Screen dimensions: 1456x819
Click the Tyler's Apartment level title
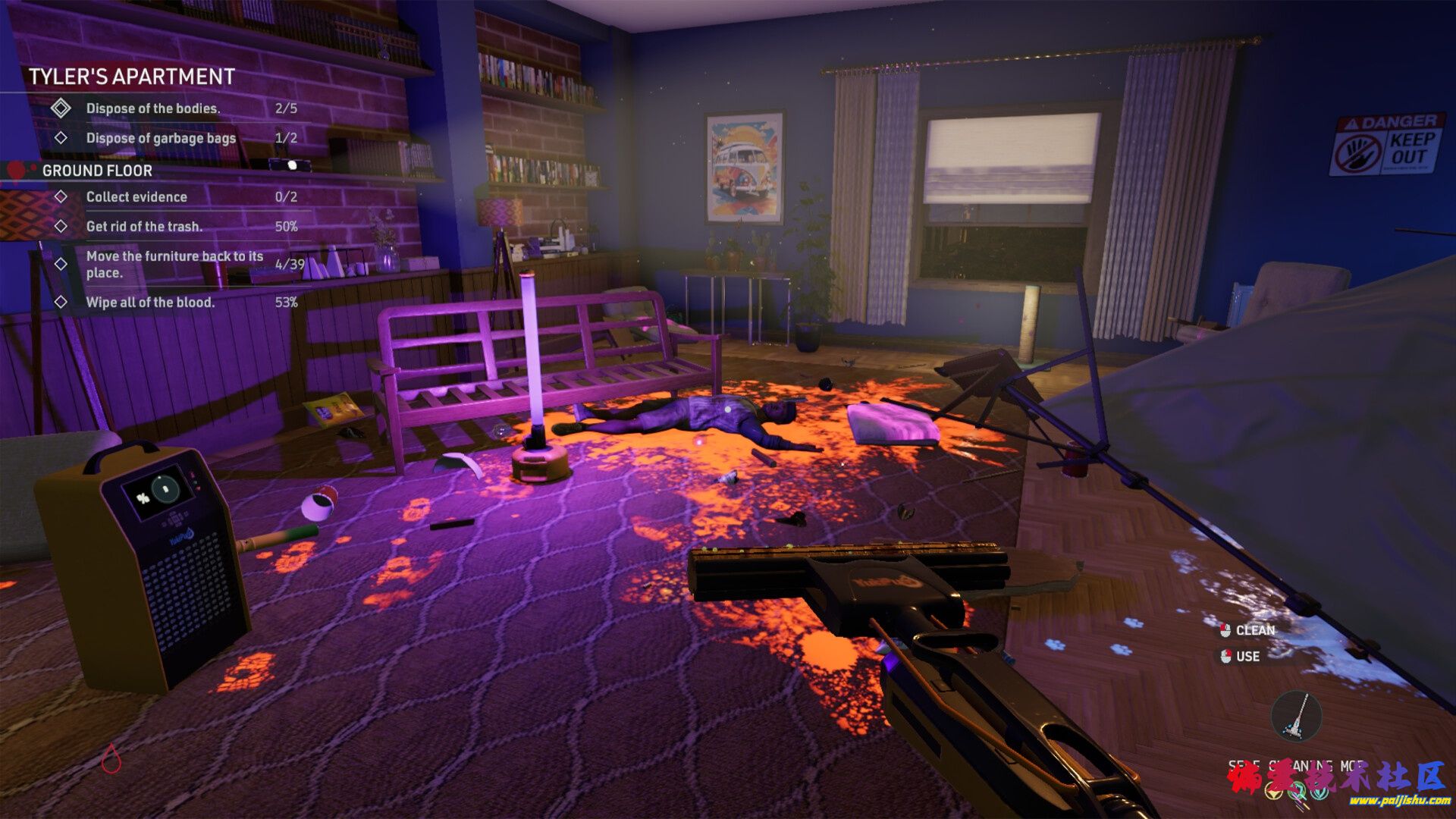(132, 77)
